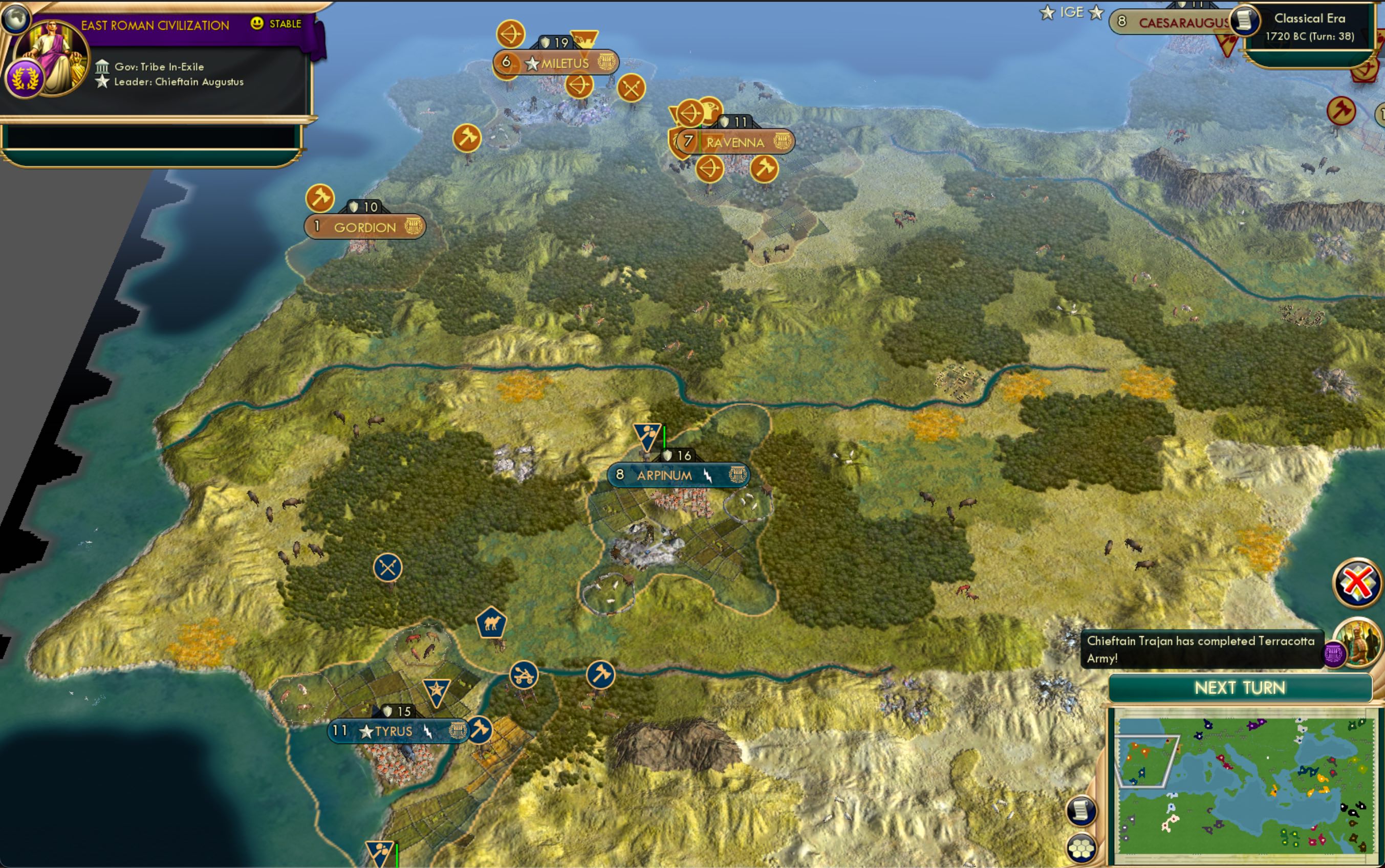The image size is (1385, 868).
Task: Toggle the right IGE star
Action: pos(1097,12)
